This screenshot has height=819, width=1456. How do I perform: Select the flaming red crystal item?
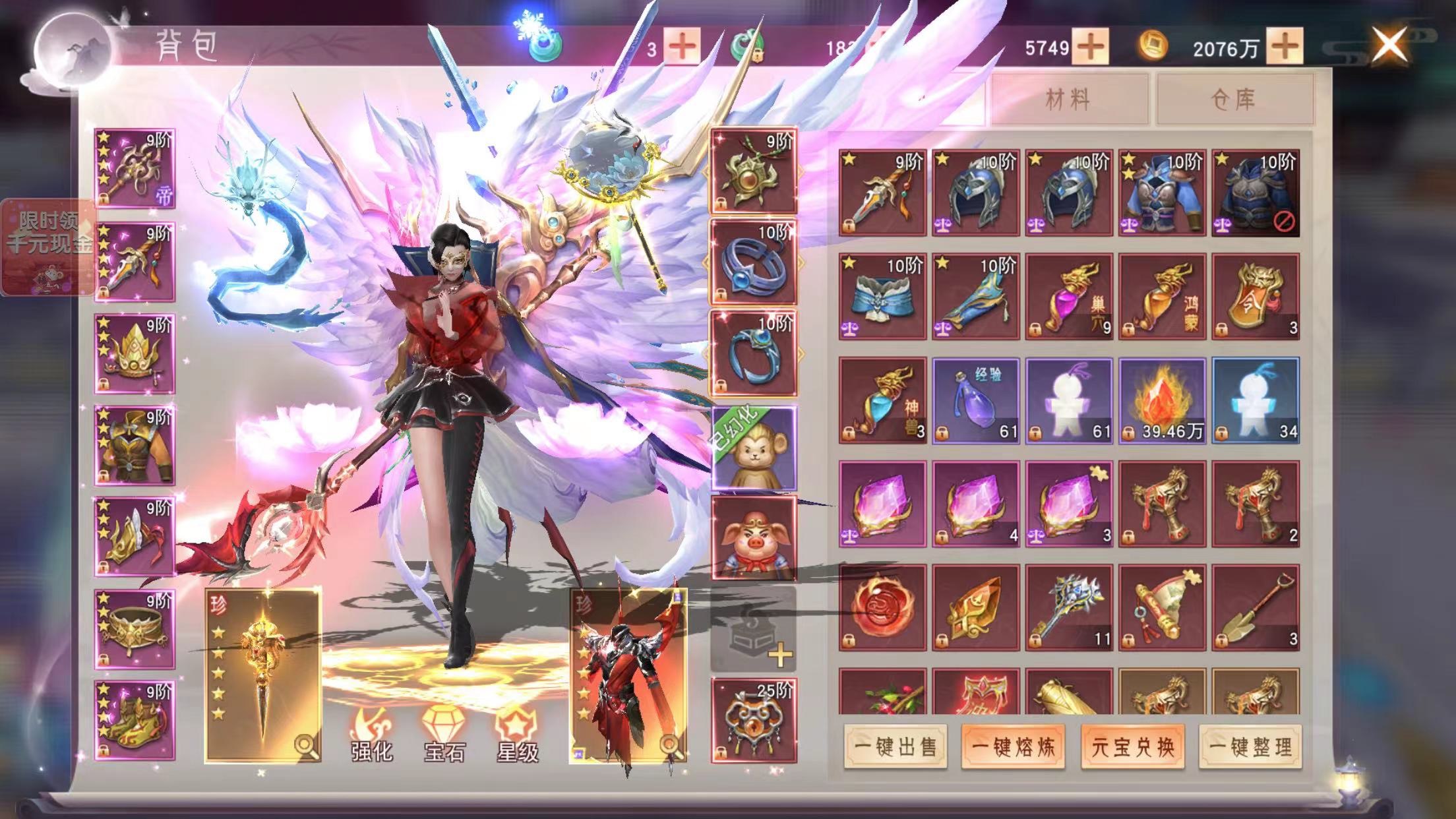tap(1162, 400)
